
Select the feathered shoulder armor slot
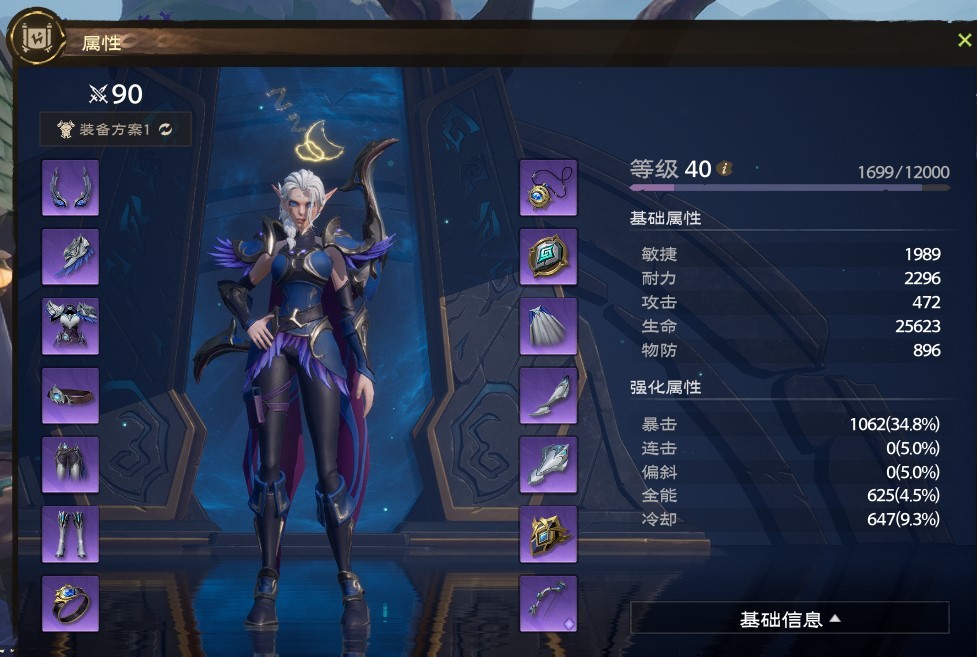coord(70,257)
